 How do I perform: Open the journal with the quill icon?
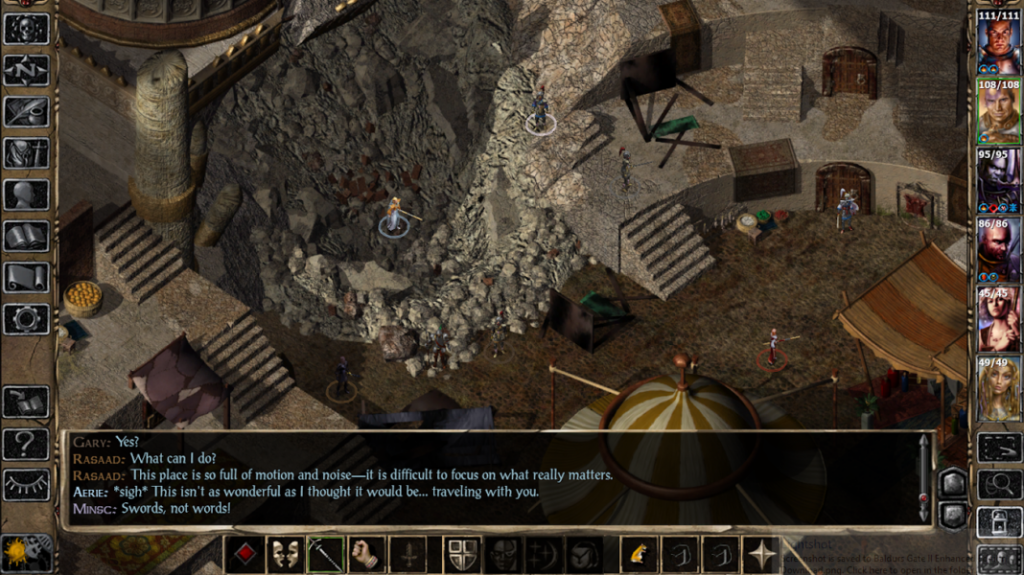pyautogui.click(x=26, y=111)
